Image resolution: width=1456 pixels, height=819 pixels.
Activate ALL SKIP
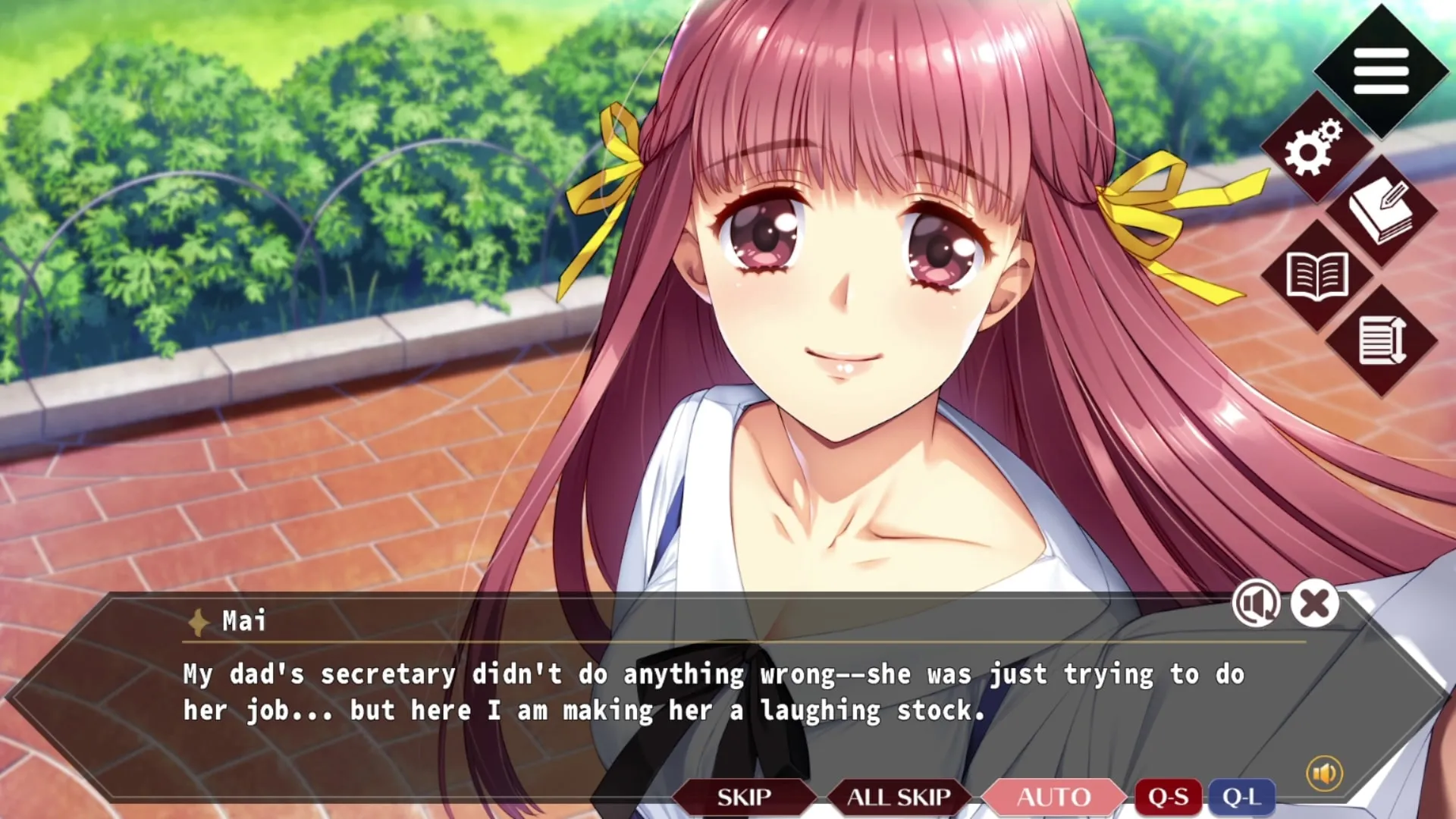point(899,797)
